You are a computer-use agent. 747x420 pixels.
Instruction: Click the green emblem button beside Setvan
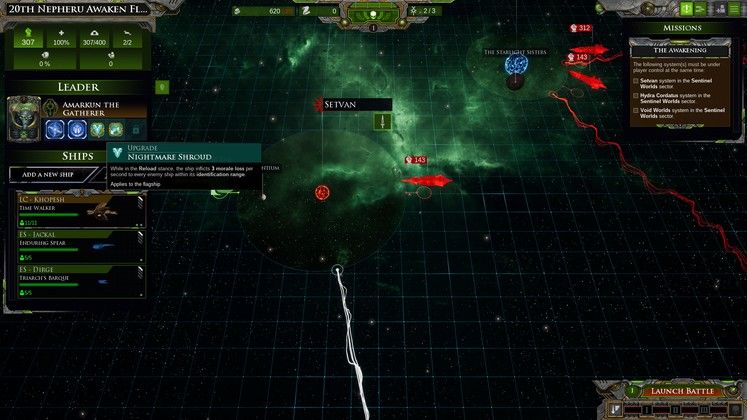point(381,121)
